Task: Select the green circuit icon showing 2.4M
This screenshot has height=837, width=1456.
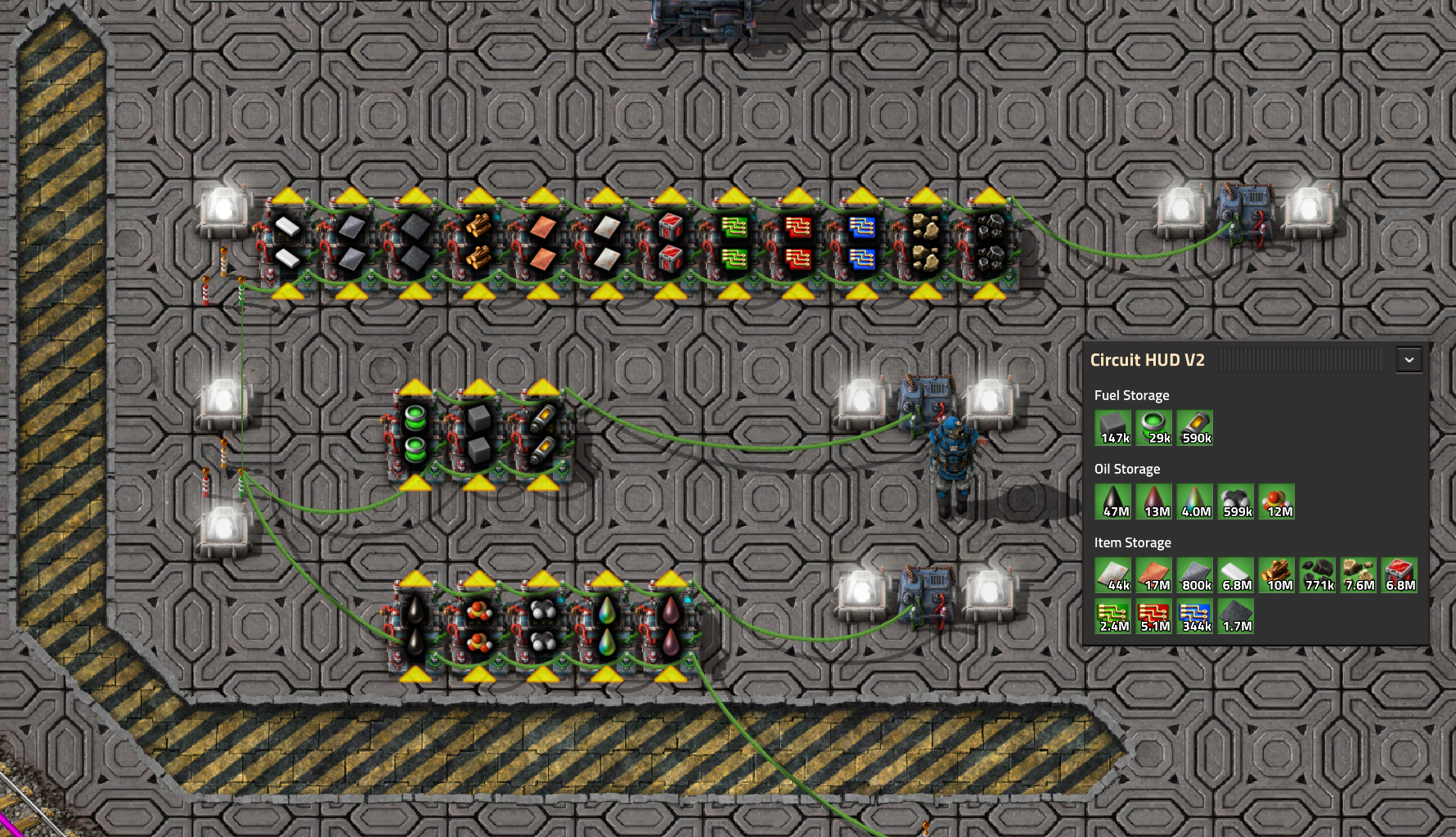Action: pos(1112,614)
